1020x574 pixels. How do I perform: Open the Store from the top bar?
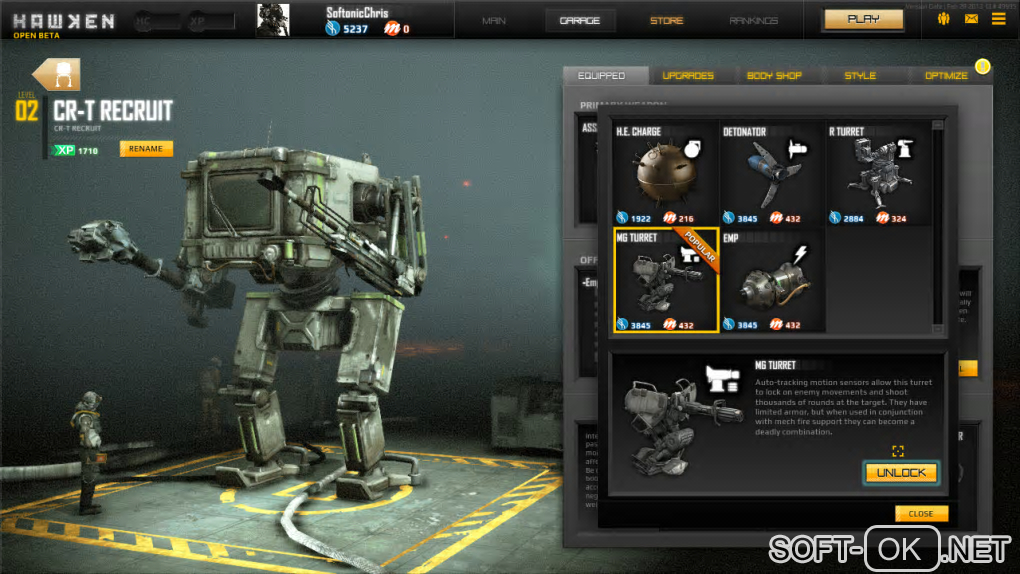coord(667,20)
